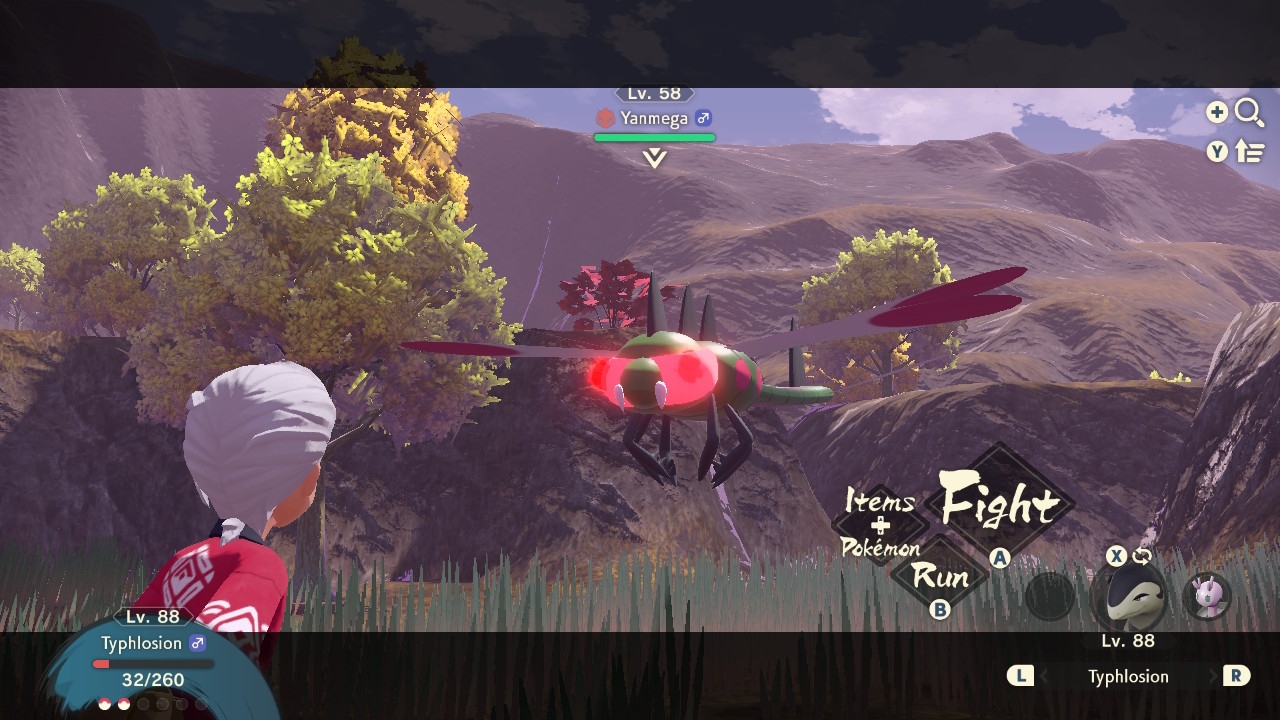The width and height of the screenshot is (1280, 720).
Task: Click the magnifying glass details icon
Action: tap(1249, 112)
